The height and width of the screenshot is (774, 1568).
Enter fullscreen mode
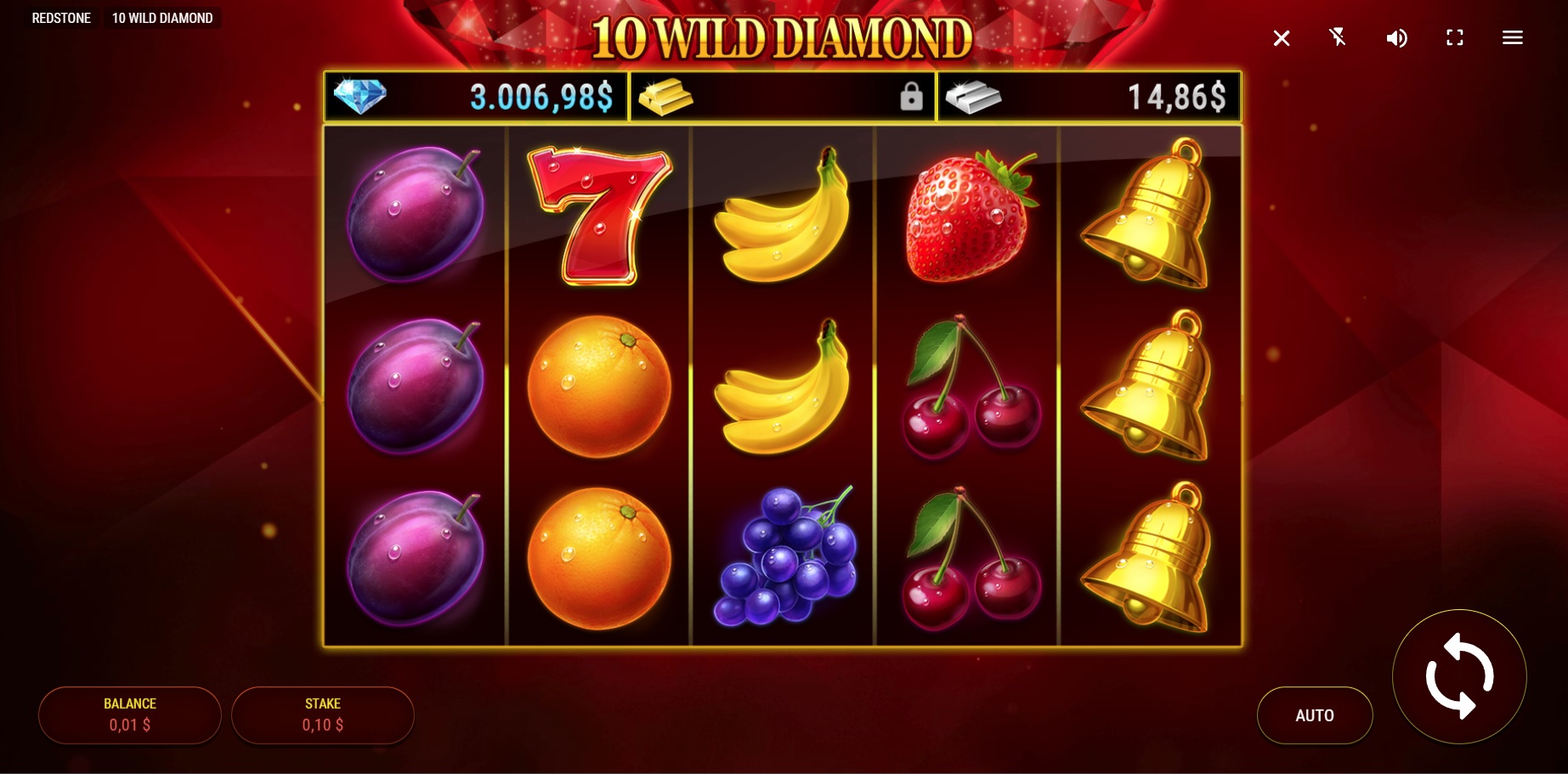(x=1454, y=37)
